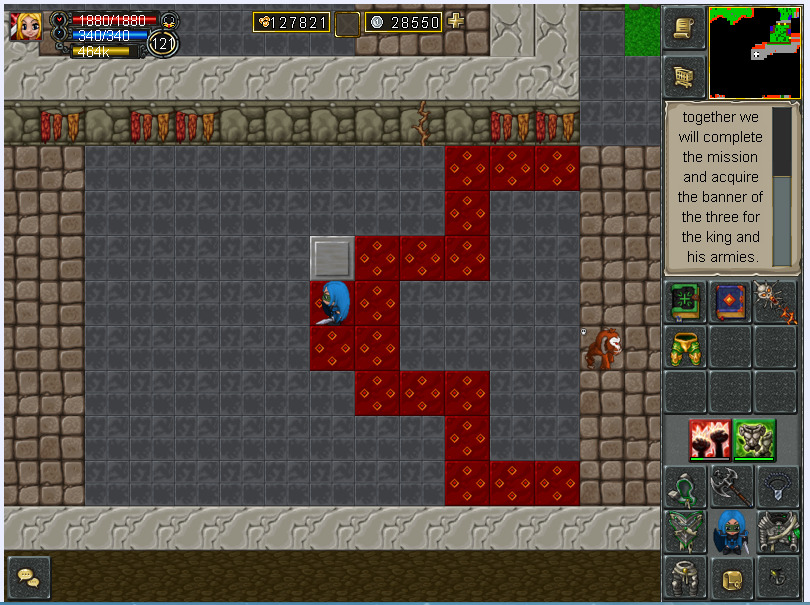
Task: Add coins with the gold plus button
Action: tap(456, 21)
